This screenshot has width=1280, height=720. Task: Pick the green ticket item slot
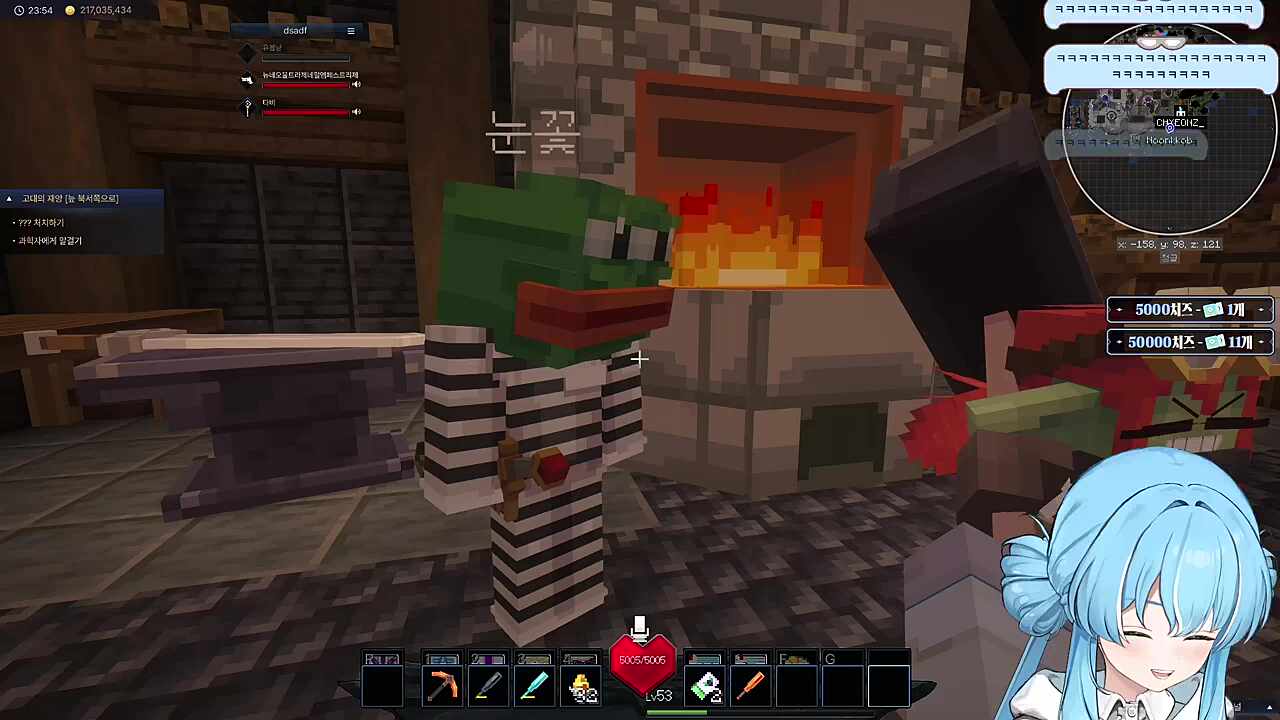click(706, 687)
